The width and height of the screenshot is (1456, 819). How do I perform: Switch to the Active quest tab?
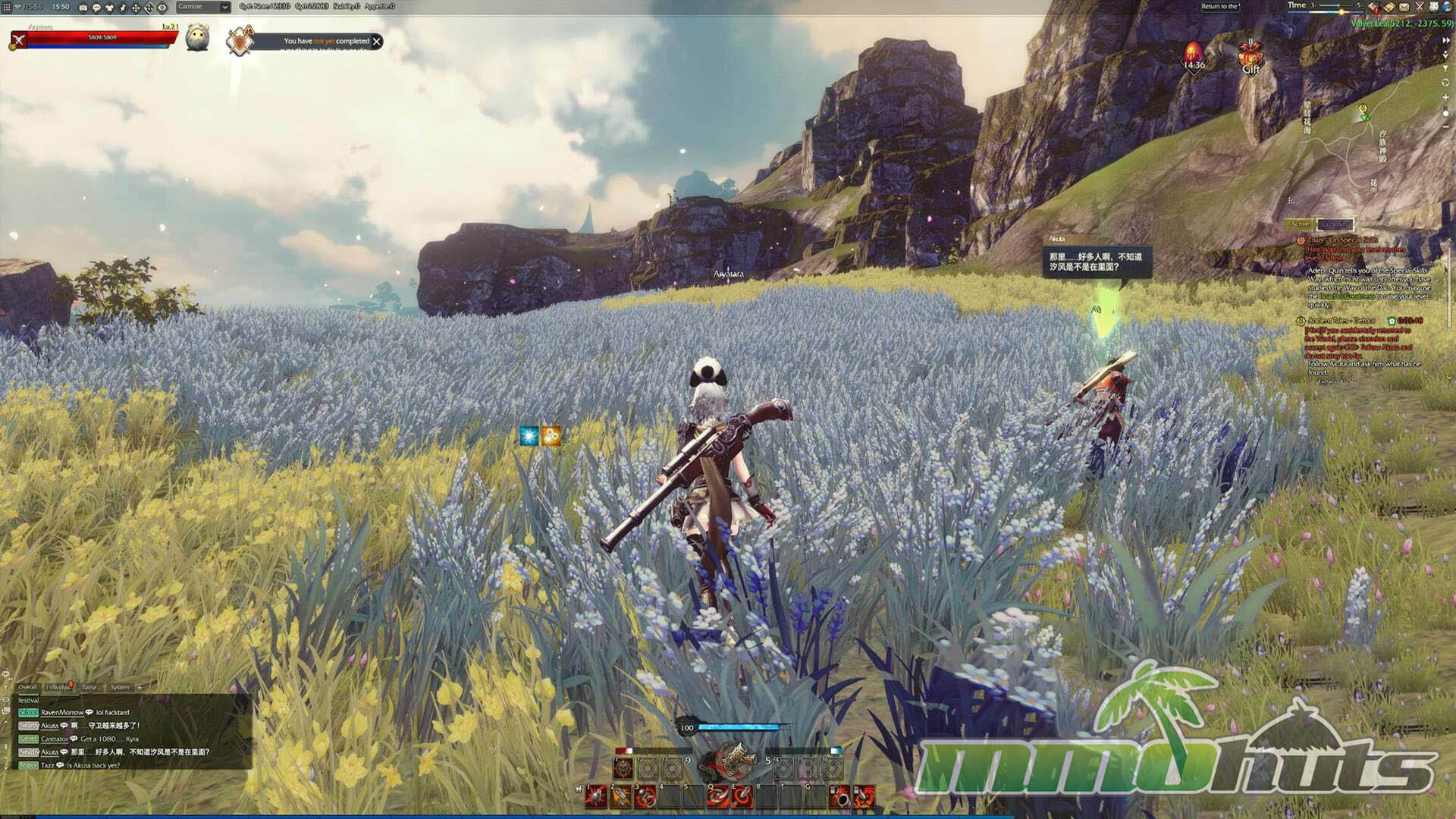tap(1299, 224)
